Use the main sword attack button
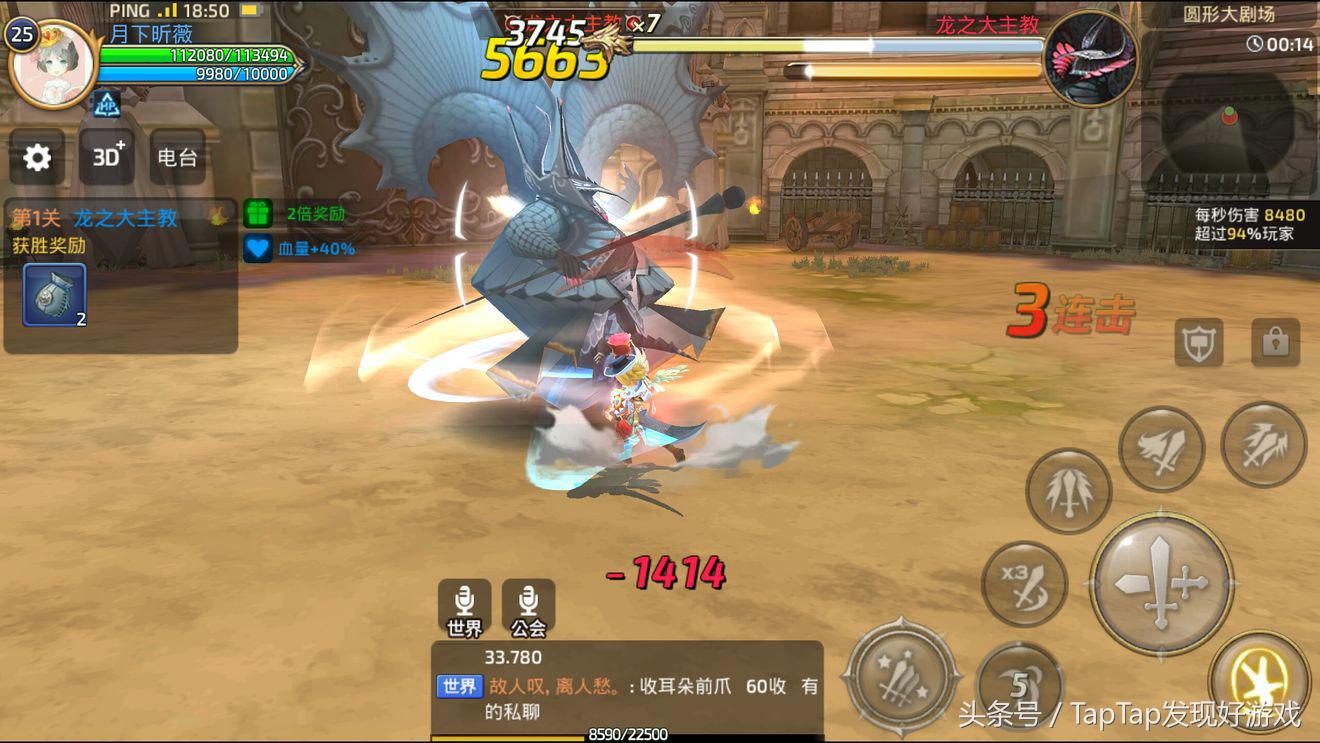Viewport: 1320px width, 743px height. pyautogui.click(x=1160, y=584)
